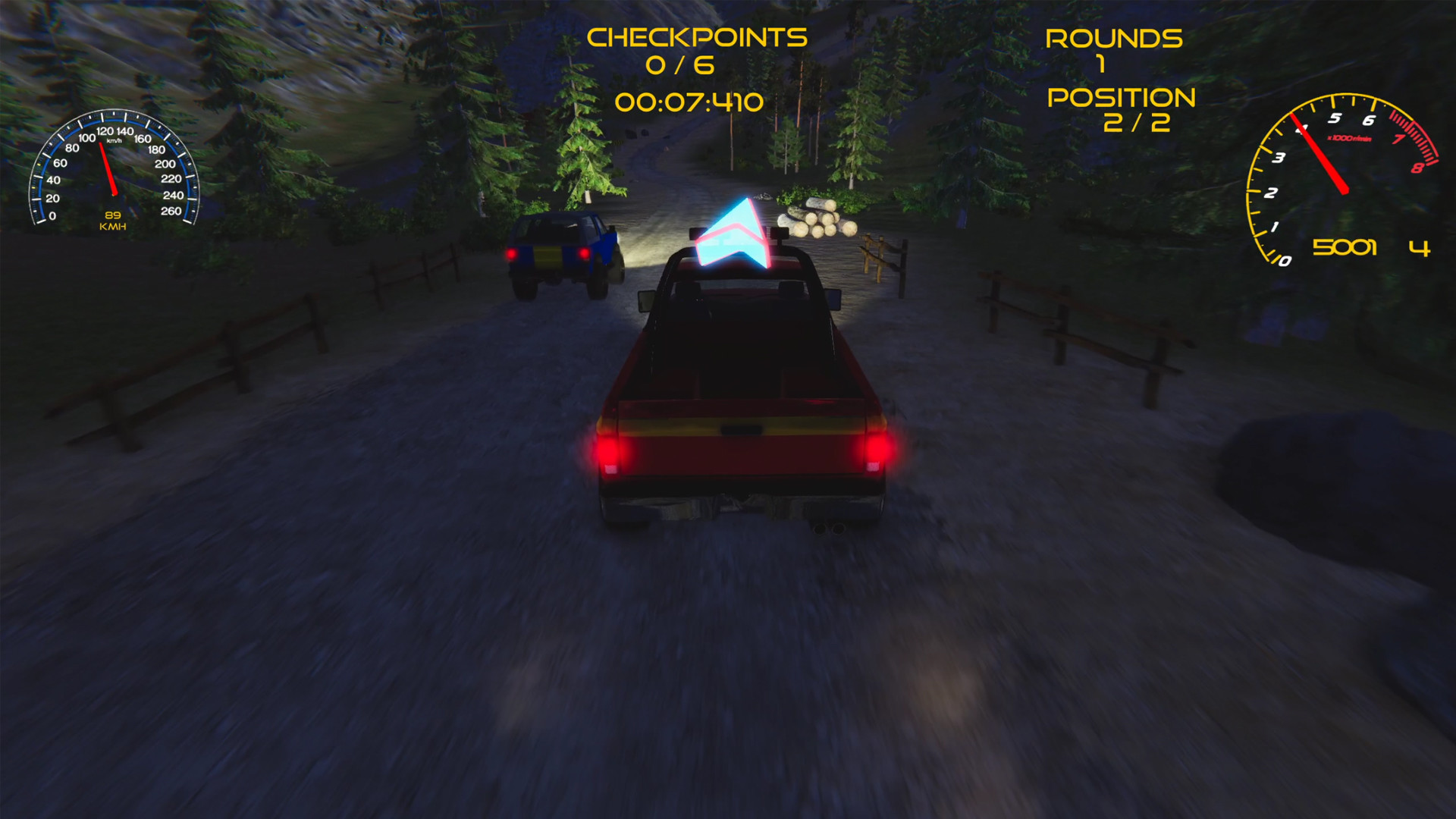This screenshot has width=1456, height=819.
Task: Click the 89 KMH speed readout
Action: [112, 221]
